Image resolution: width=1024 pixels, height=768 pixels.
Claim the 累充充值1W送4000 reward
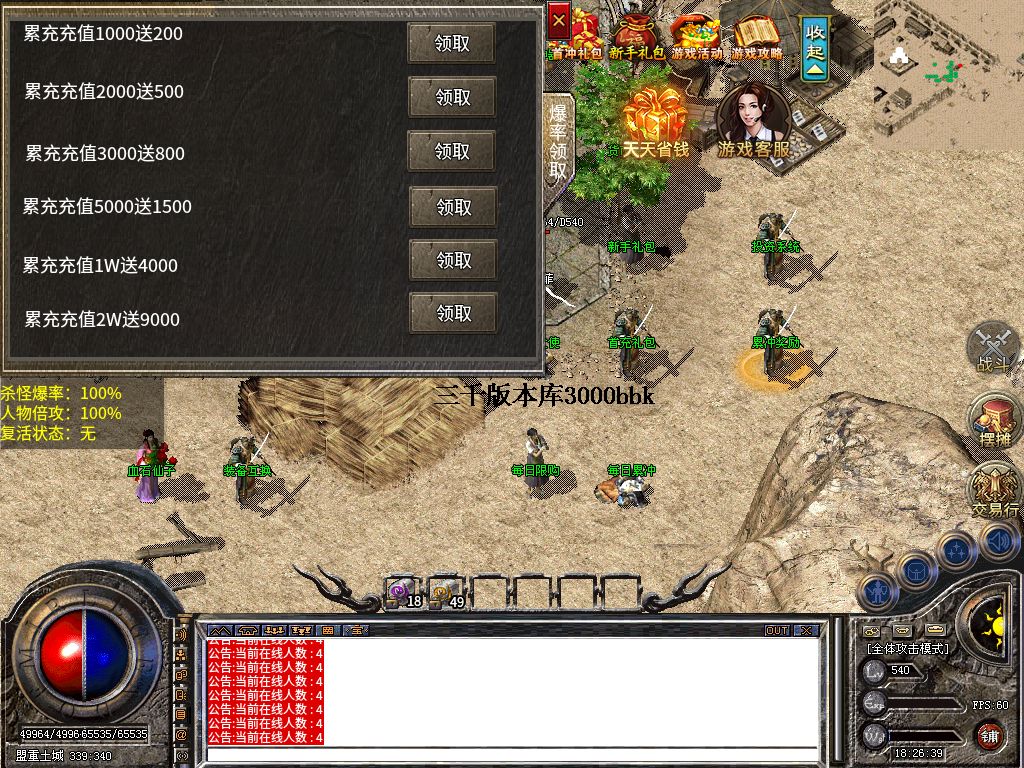coord(453,260)
